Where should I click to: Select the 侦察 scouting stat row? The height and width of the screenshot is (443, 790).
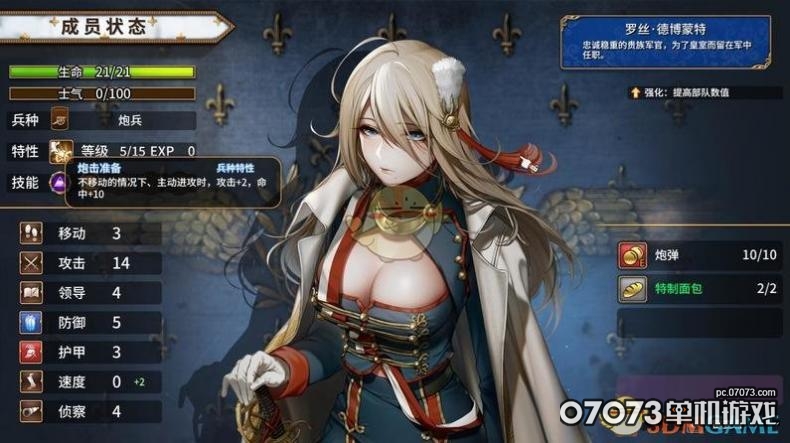[x=88, y=411]
